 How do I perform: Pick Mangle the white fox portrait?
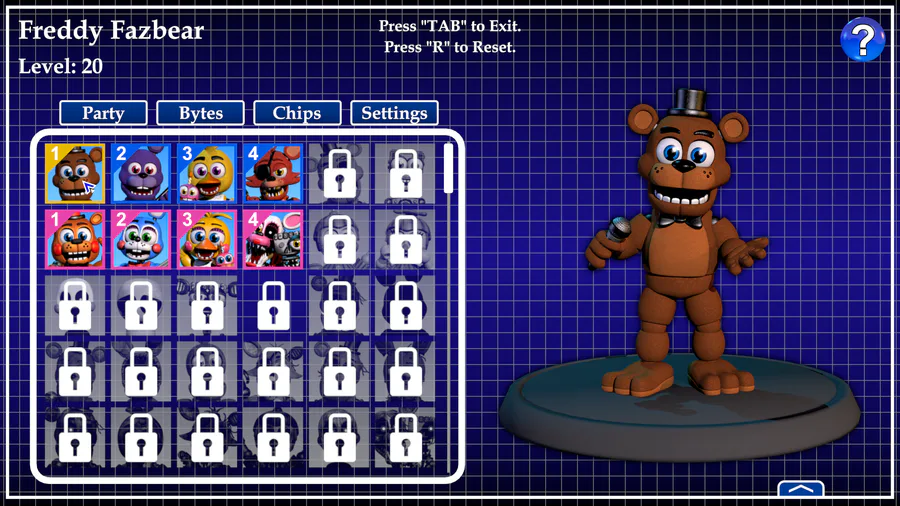[273, 239]
